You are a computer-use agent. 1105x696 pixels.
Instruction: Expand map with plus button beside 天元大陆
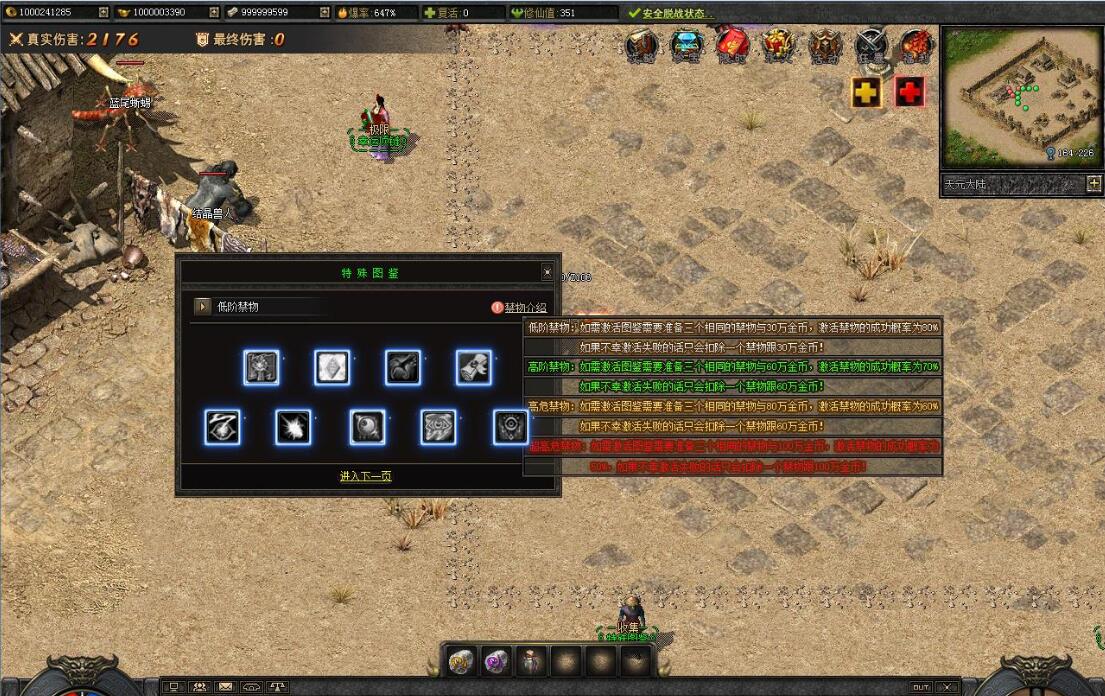pos(1093,184)
